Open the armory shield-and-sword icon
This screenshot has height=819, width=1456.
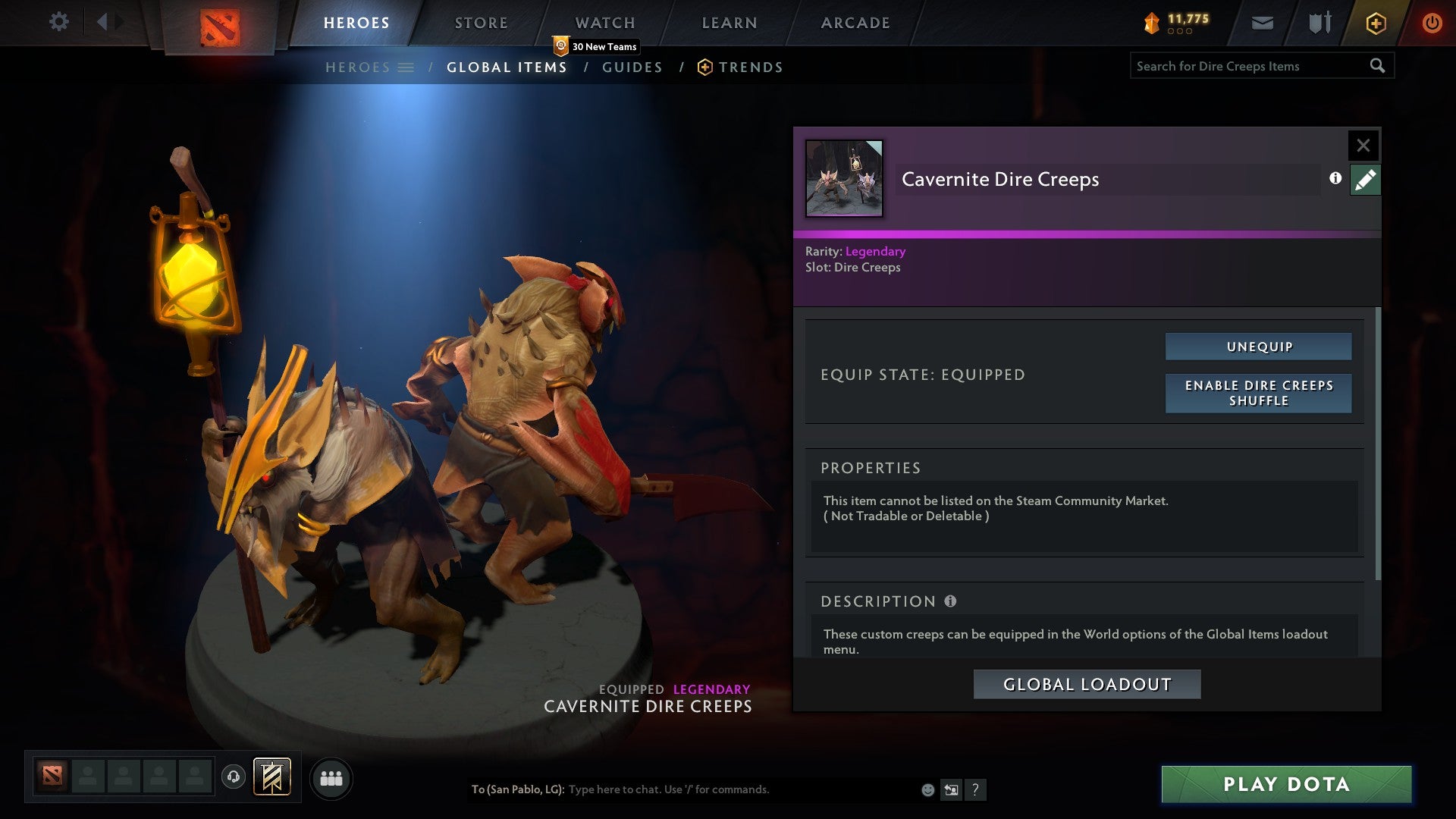point(1318,23)
